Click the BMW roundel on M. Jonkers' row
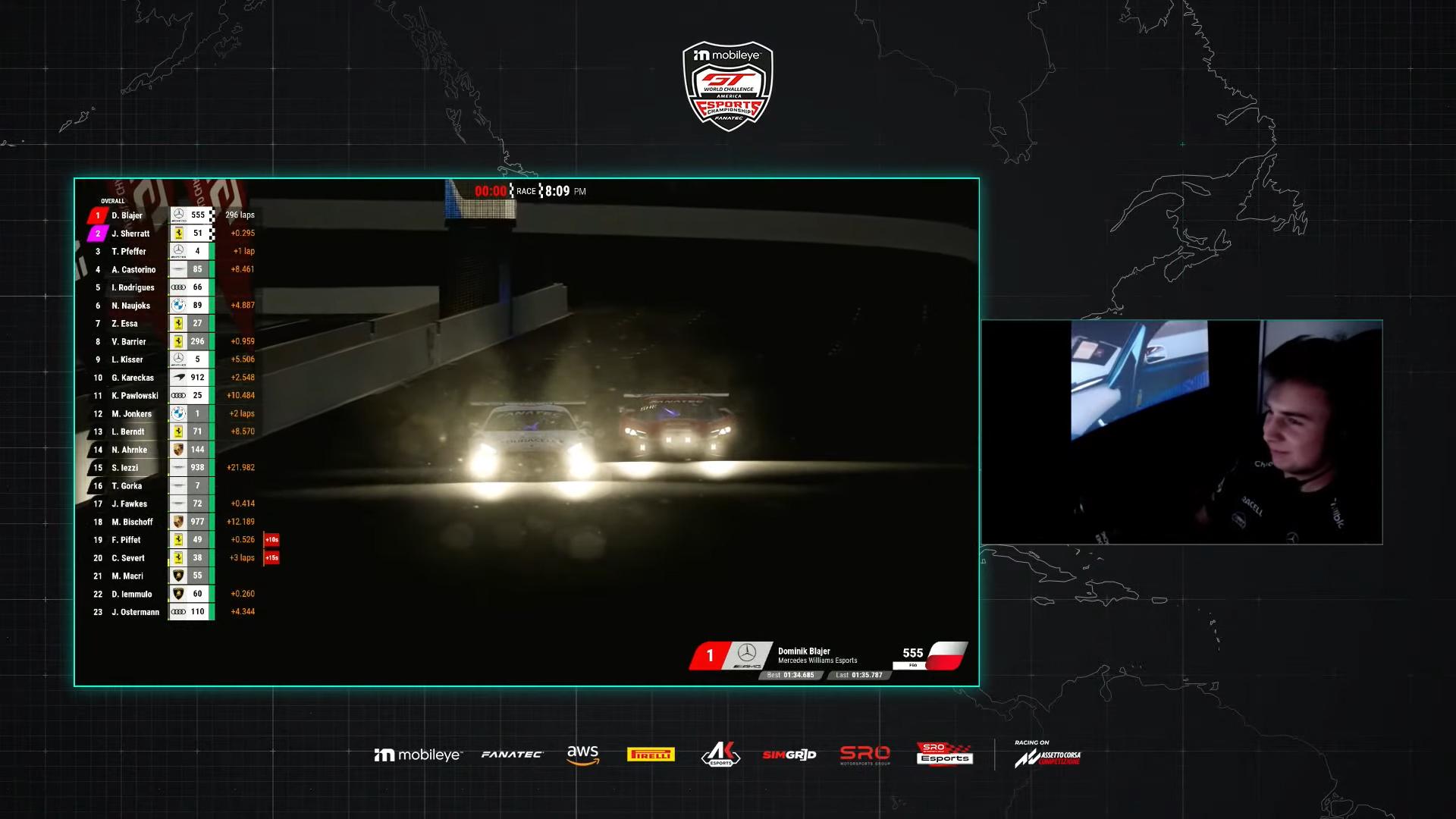This screenshot has width=1456, height=819. pos(180,413)
